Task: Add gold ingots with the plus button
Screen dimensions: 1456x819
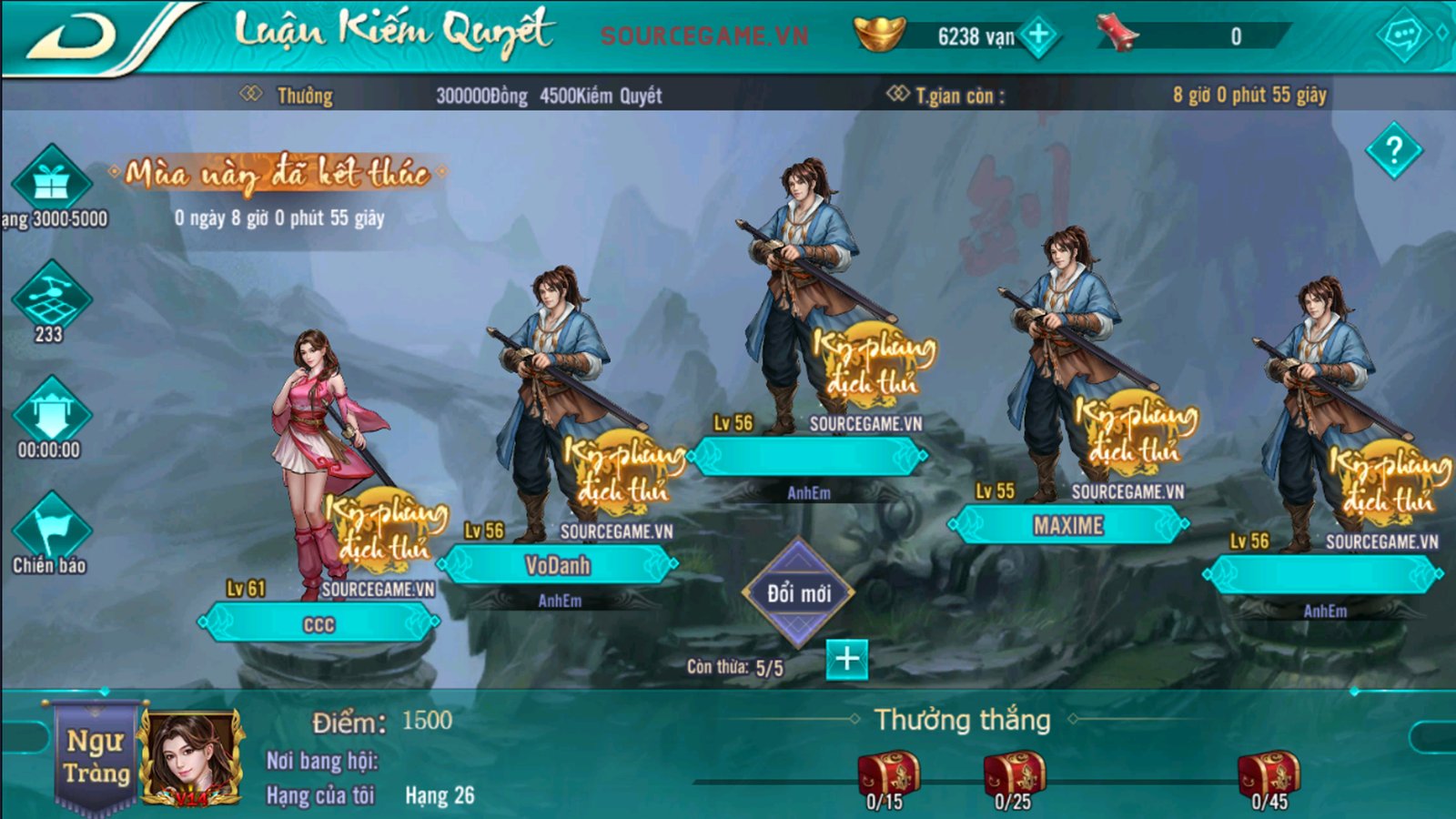Action: point(1038,36)
